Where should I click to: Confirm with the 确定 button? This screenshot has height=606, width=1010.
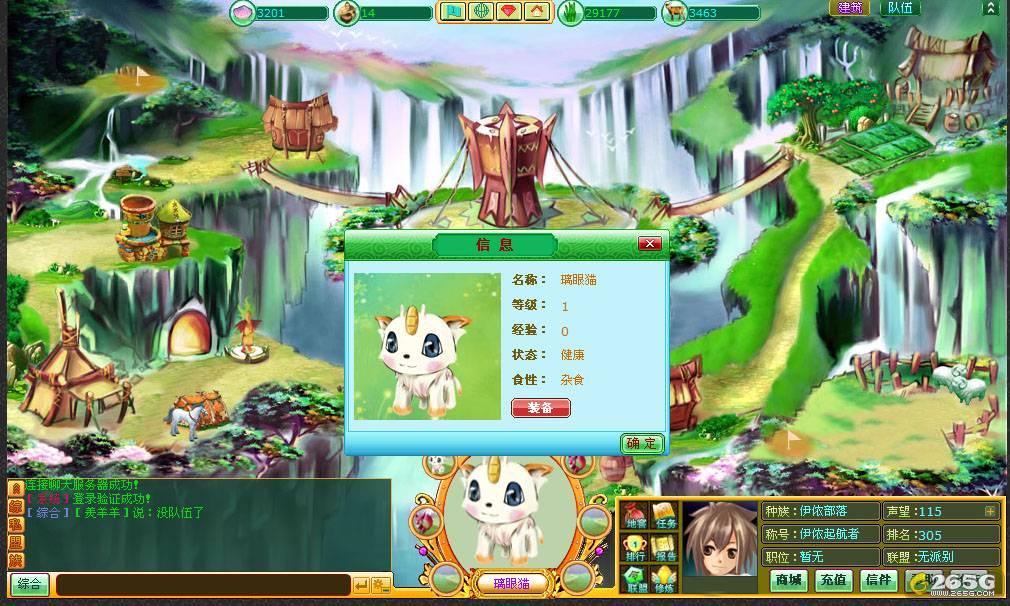(642, 443)
